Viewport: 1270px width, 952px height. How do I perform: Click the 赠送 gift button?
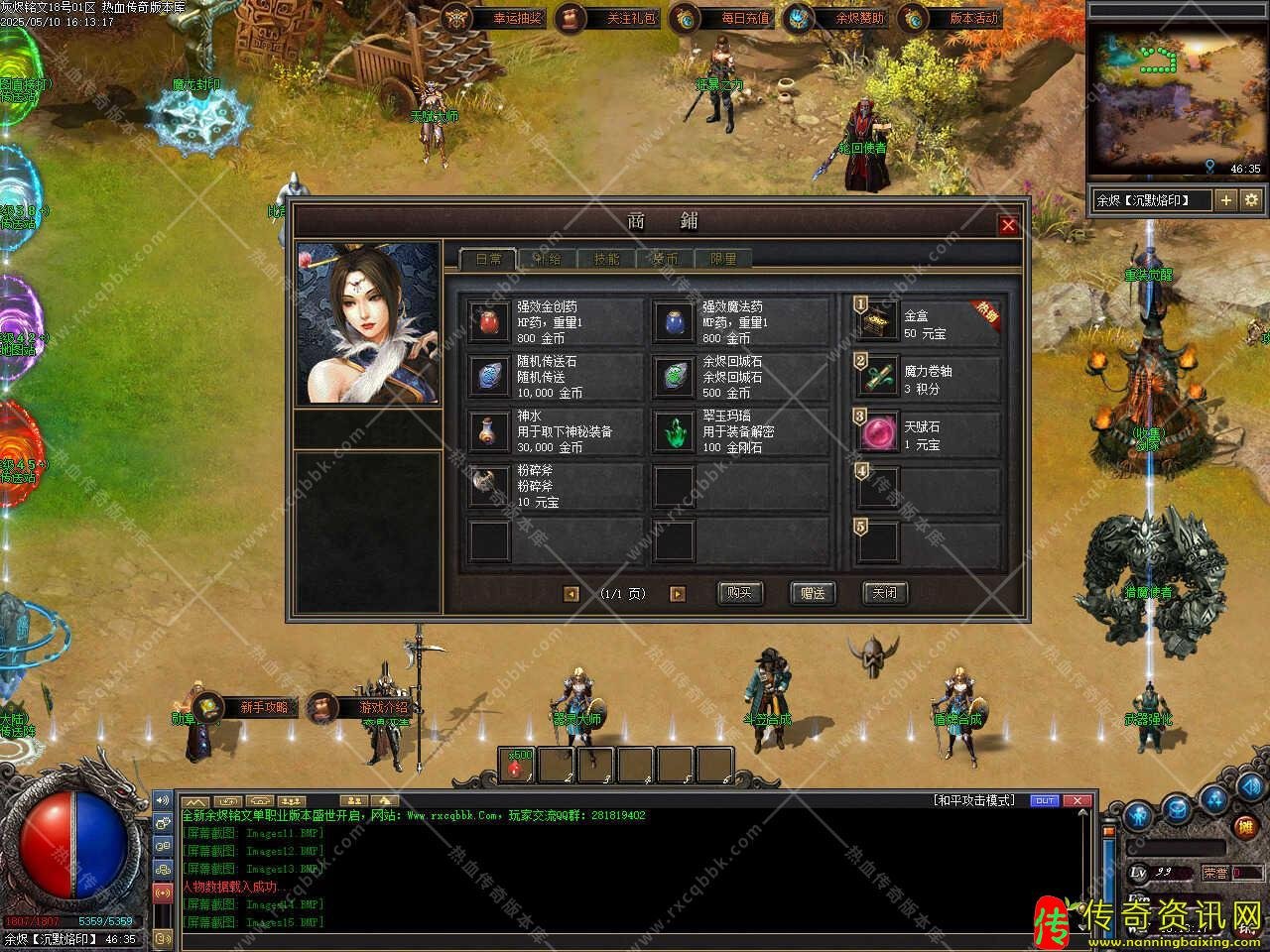[813, 593]
